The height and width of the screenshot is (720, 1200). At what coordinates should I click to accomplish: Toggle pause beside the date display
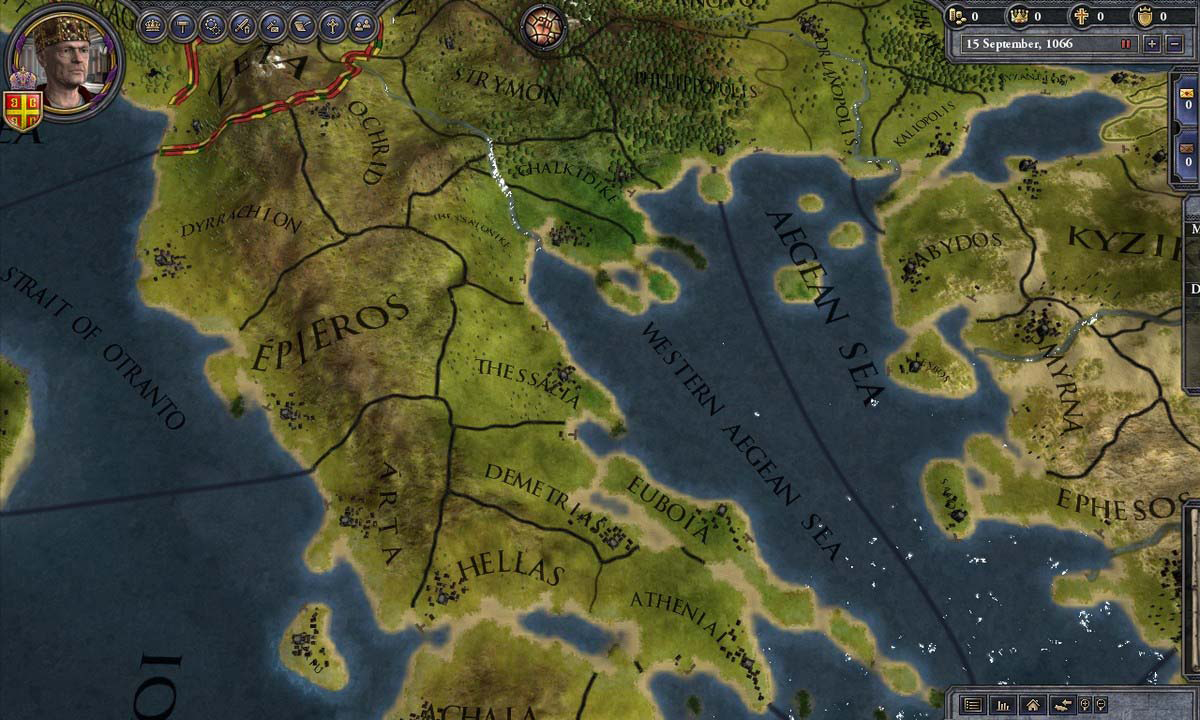point(1126,44)
